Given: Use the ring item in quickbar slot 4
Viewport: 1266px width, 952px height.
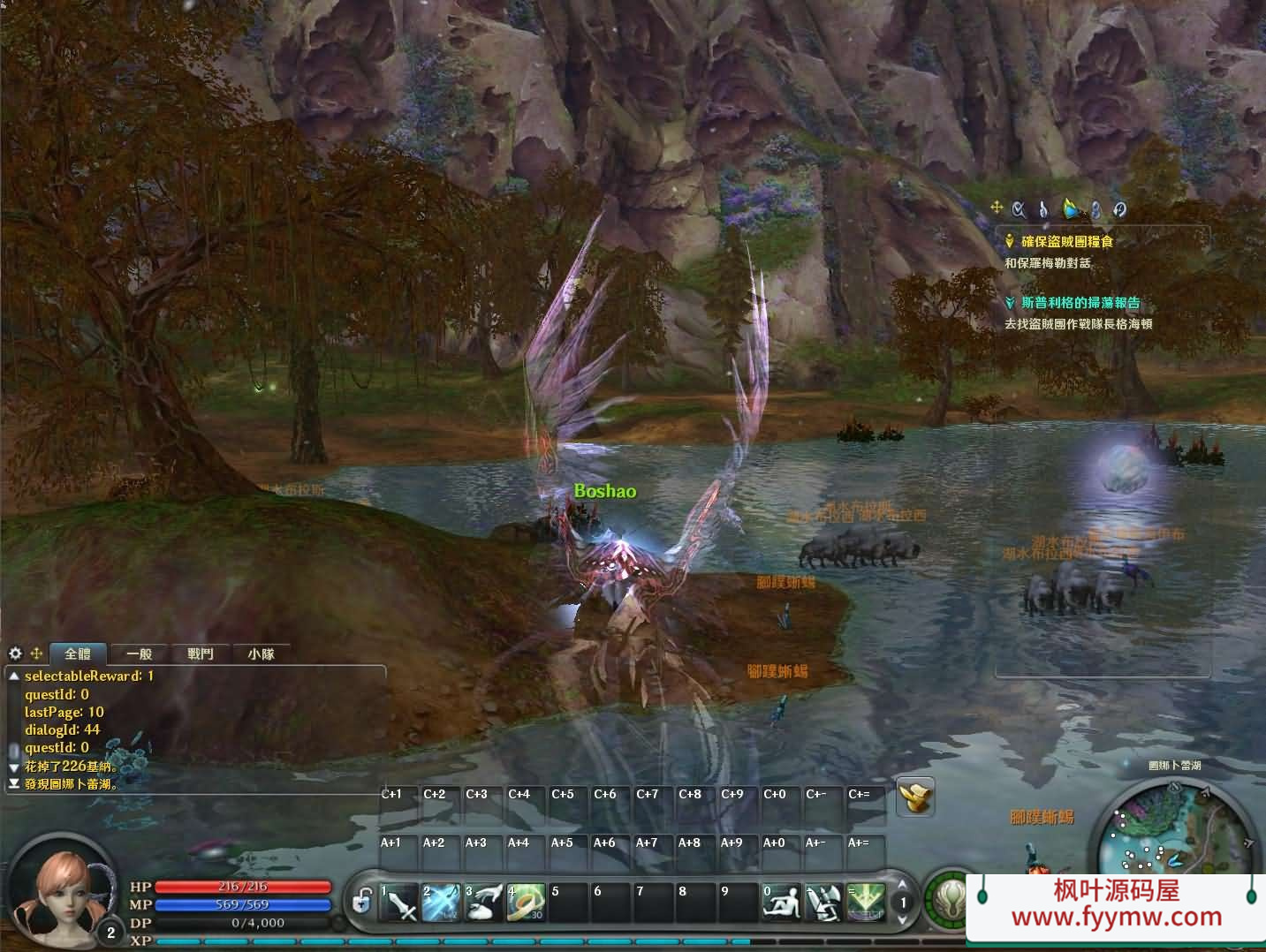Looking at the screenshot, I should [x=527, y=902].
